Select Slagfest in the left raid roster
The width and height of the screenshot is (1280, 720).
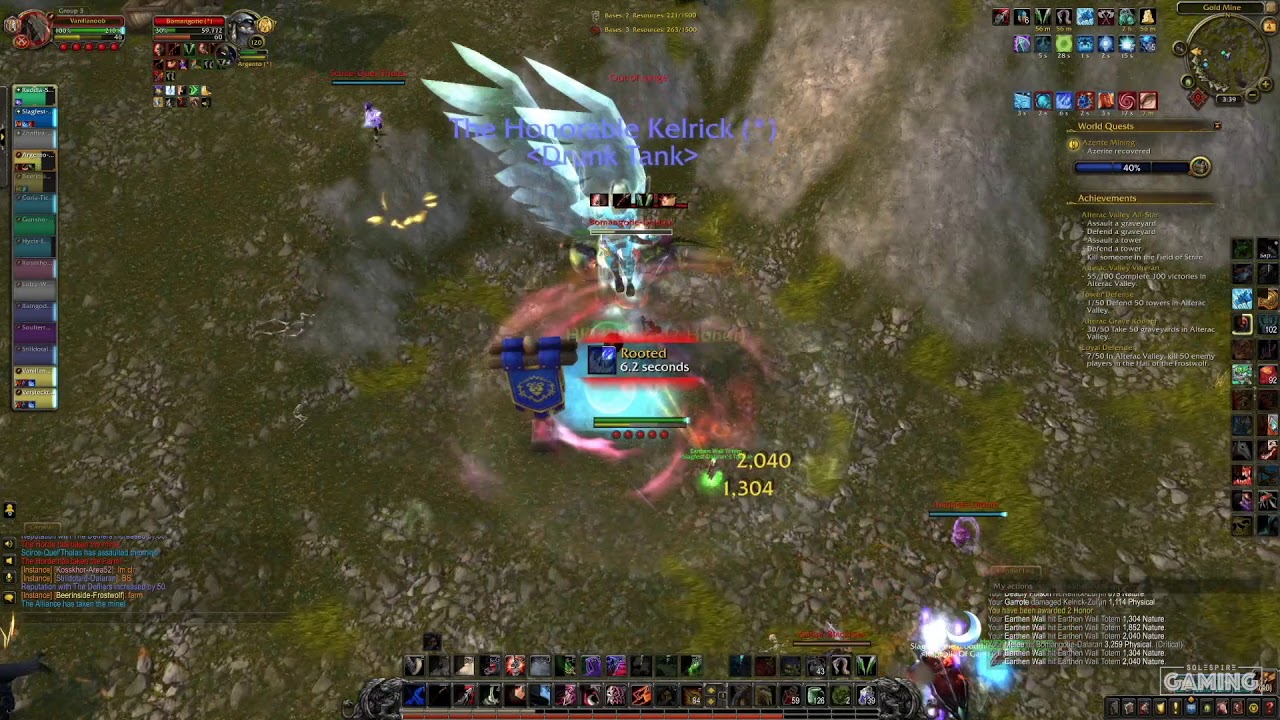(x=33, y=112)
